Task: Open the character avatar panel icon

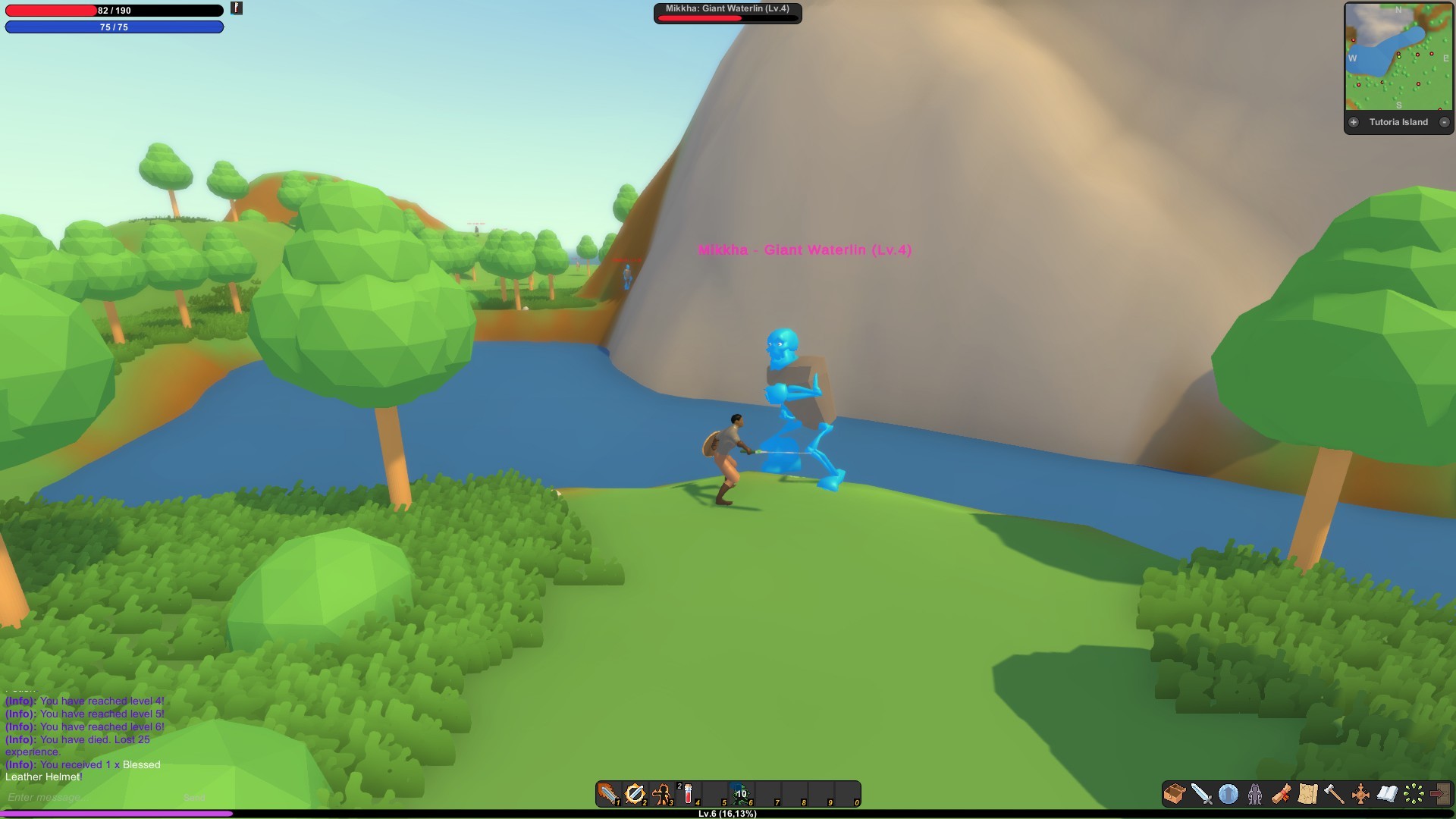Action: 1254,795
